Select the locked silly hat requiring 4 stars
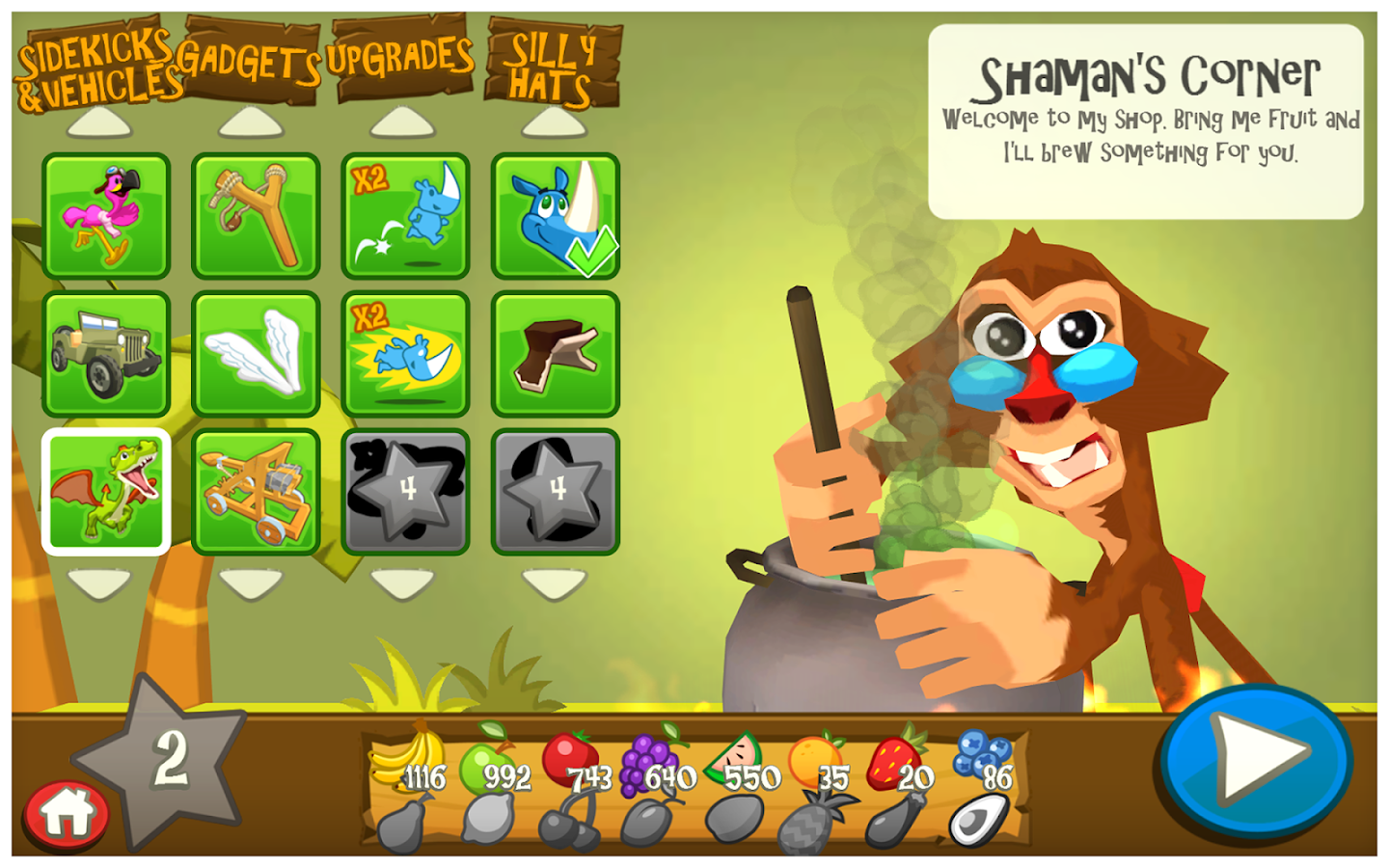The width and height of the screenshot is (1389, 868). 552,490
